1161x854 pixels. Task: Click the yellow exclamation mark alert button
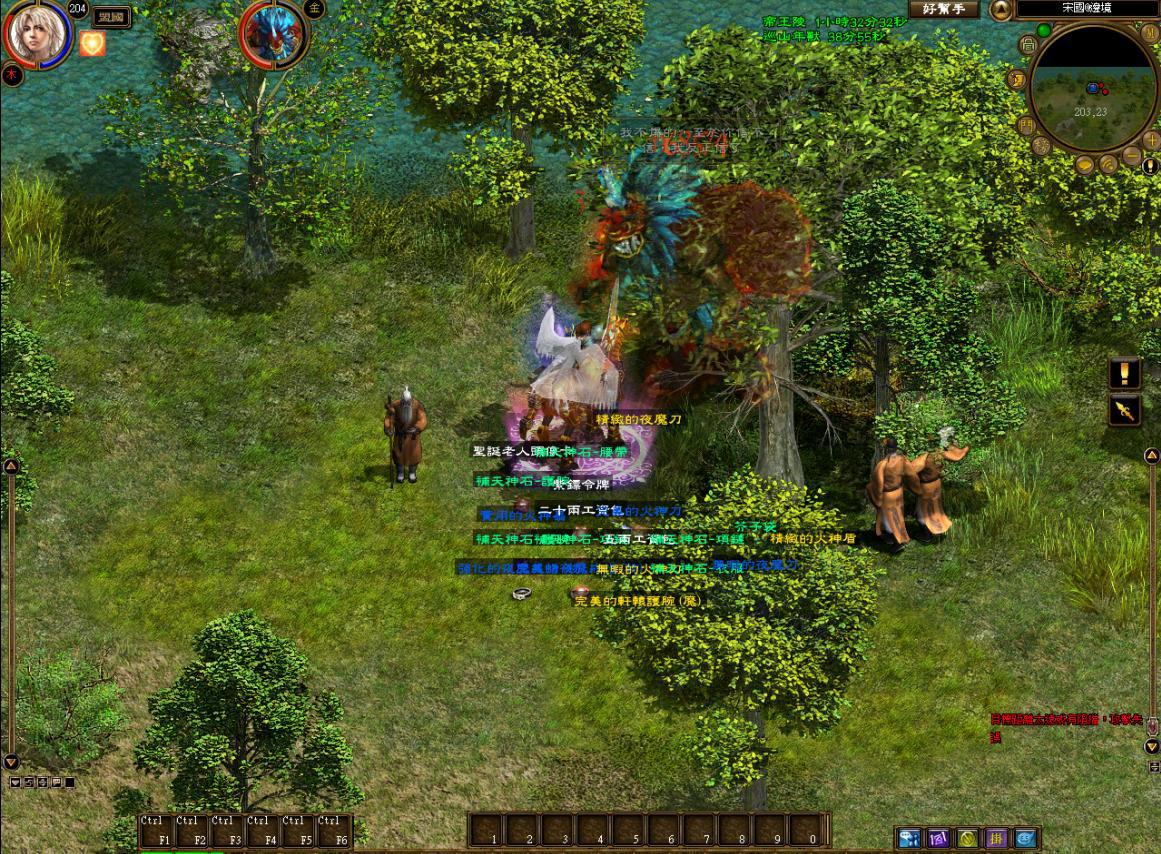click(1125, 374)
